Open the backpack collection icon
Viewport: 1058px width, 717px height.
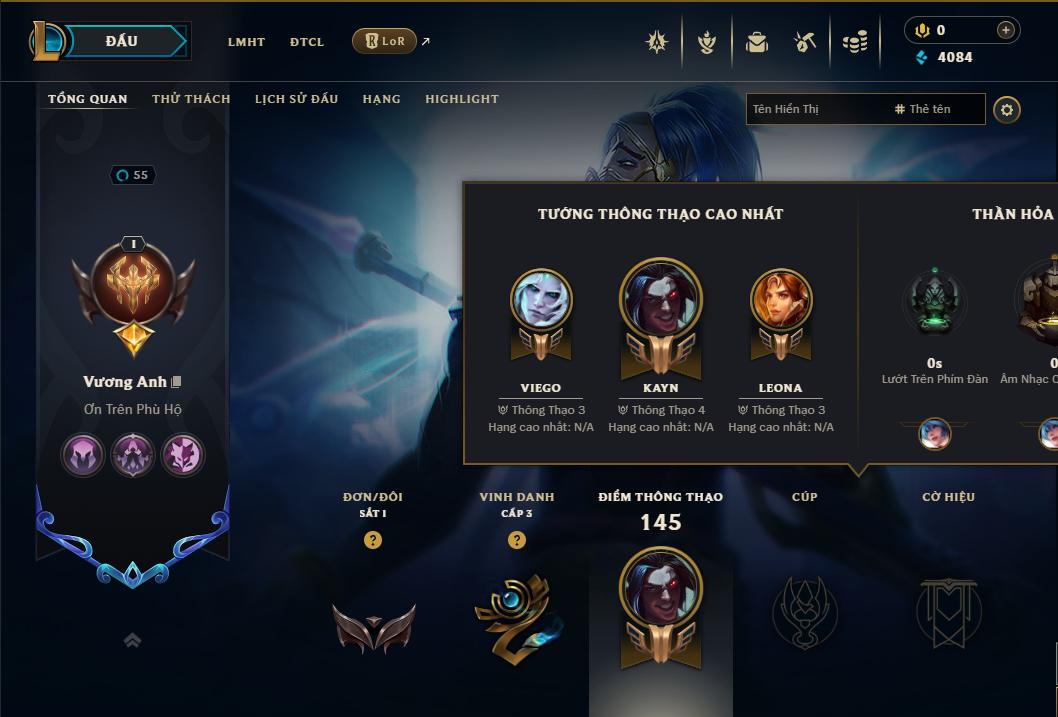756,42
